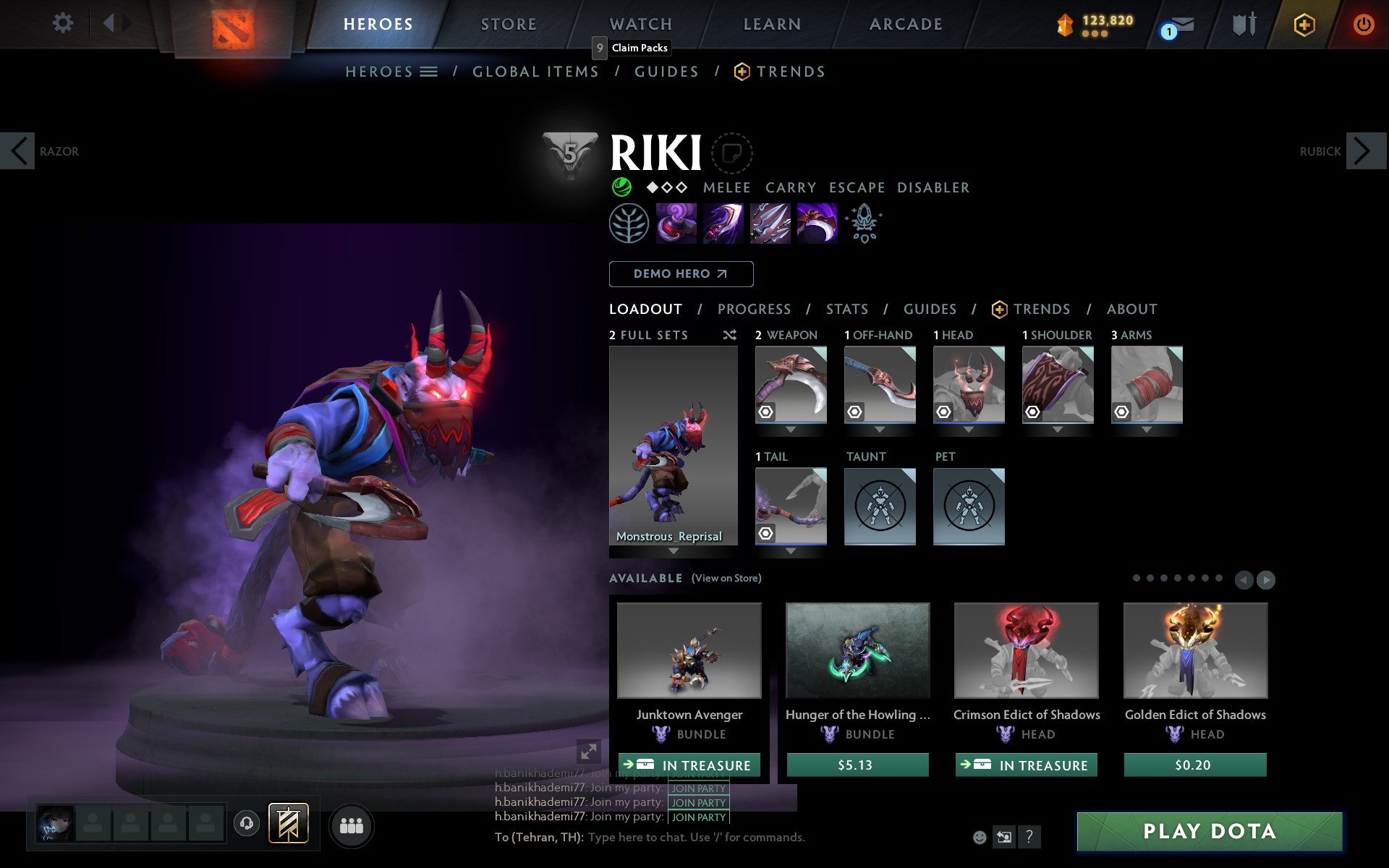Open the Armory shield and sword icon
The image size is (1389, 868).
coord(1242,24)
